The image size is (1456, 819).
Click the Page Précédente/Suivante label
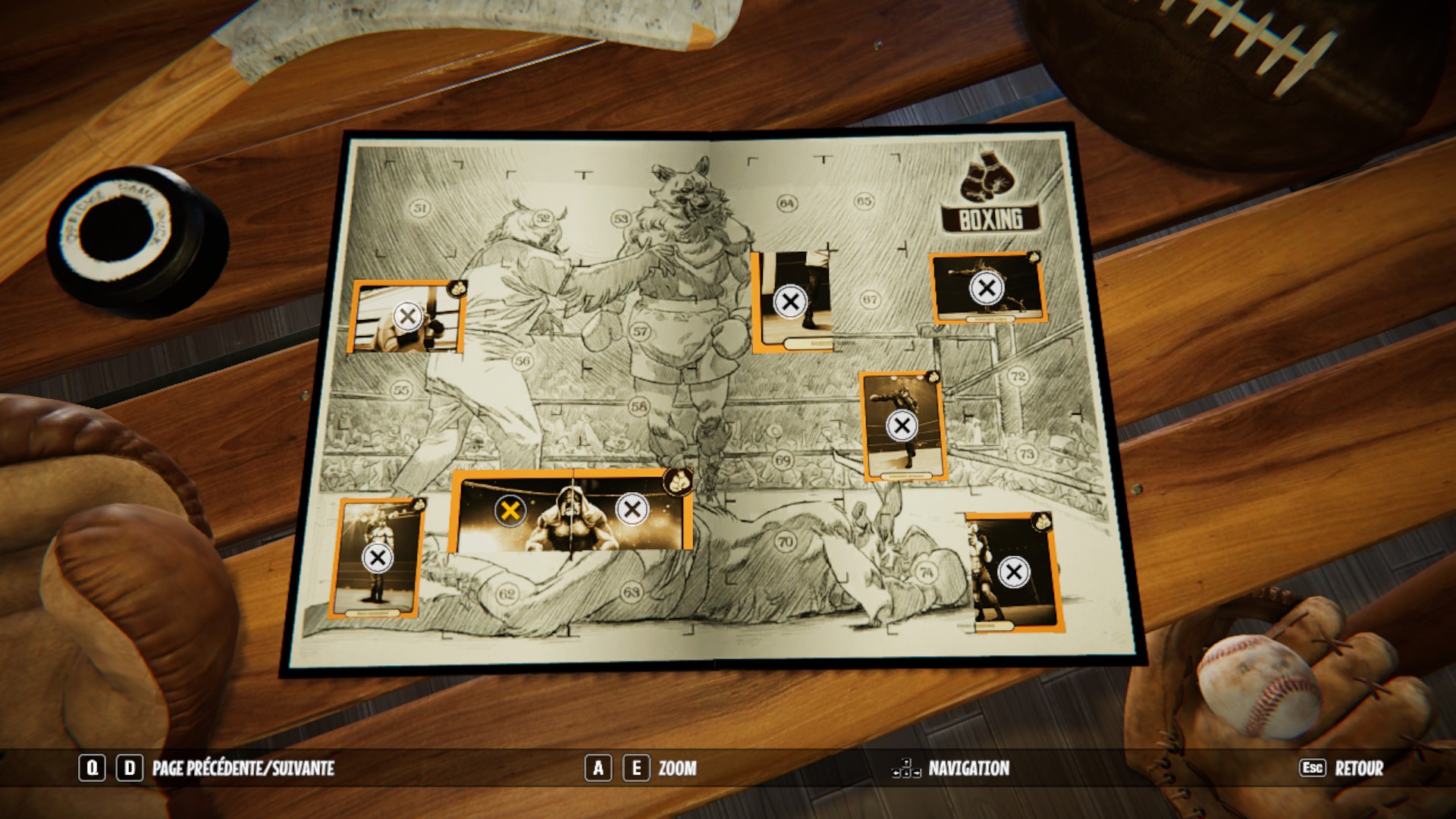click(x=243, y=768)
